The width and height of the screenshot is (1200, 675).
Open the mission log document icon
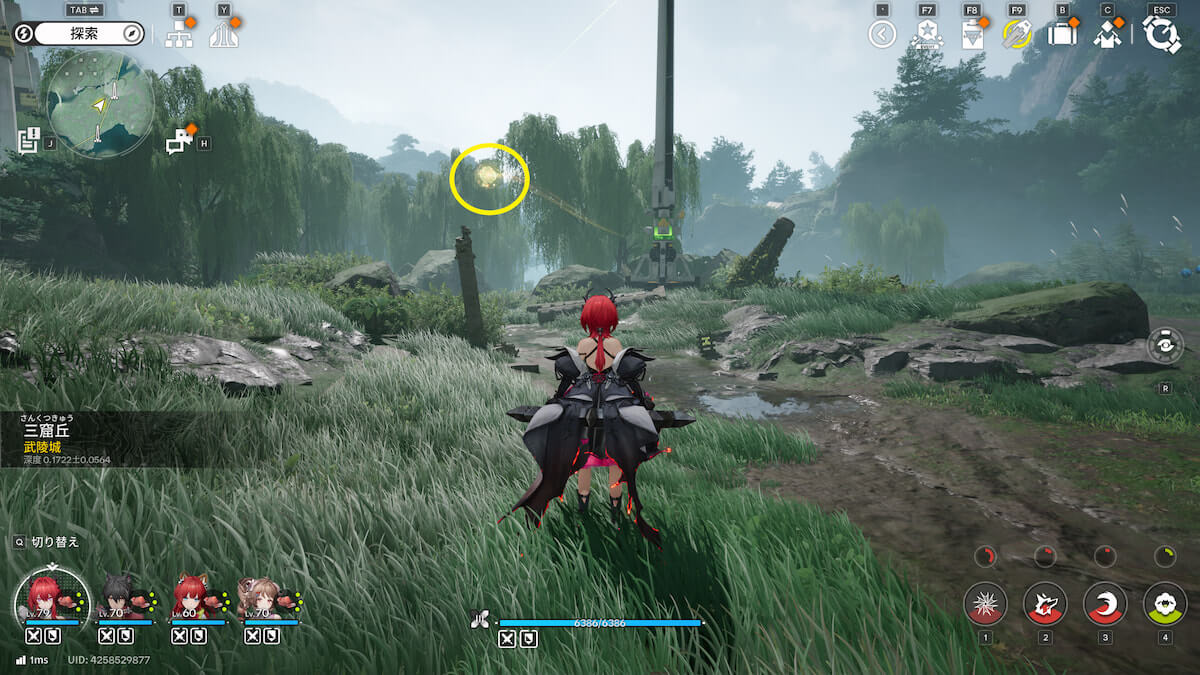tap(29, 140)
